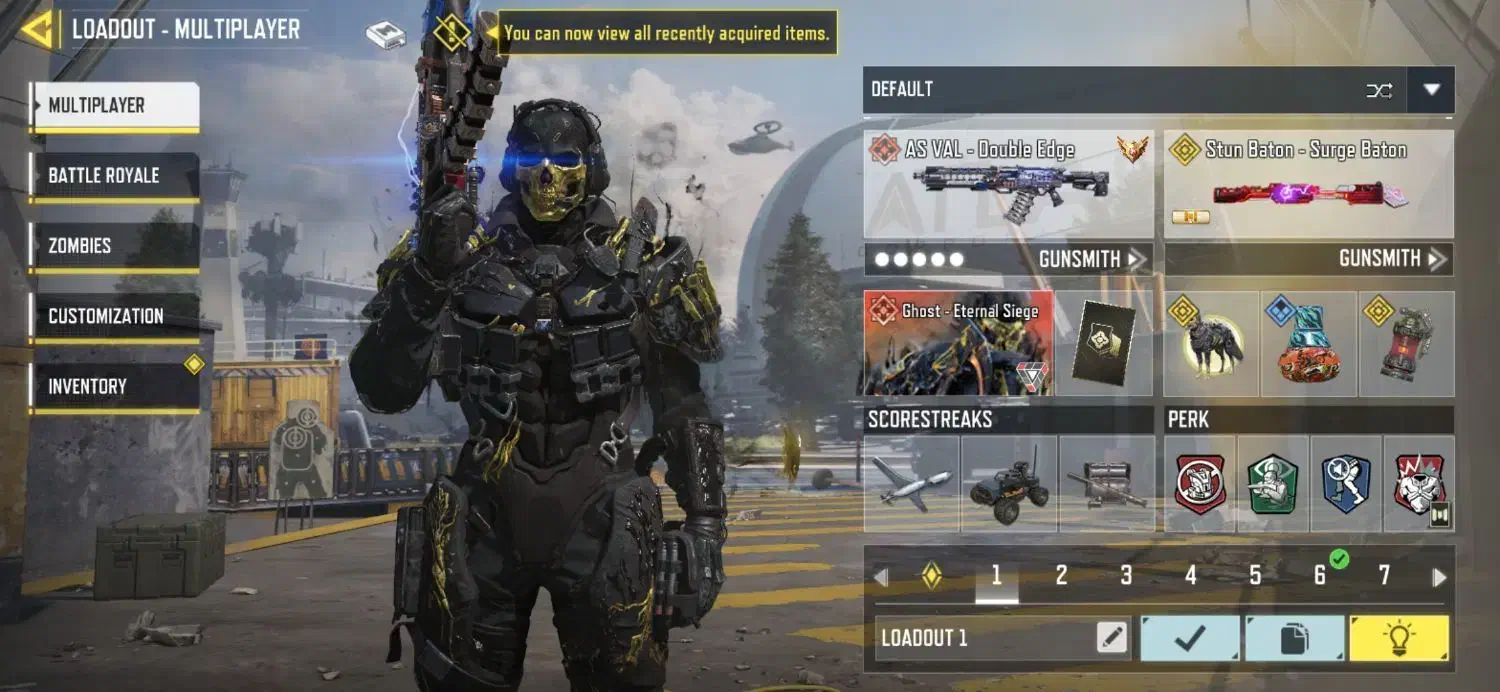Click the yellow lightbulb recommendation button
The image size is (1500, 692).
tap(1398, 638)
